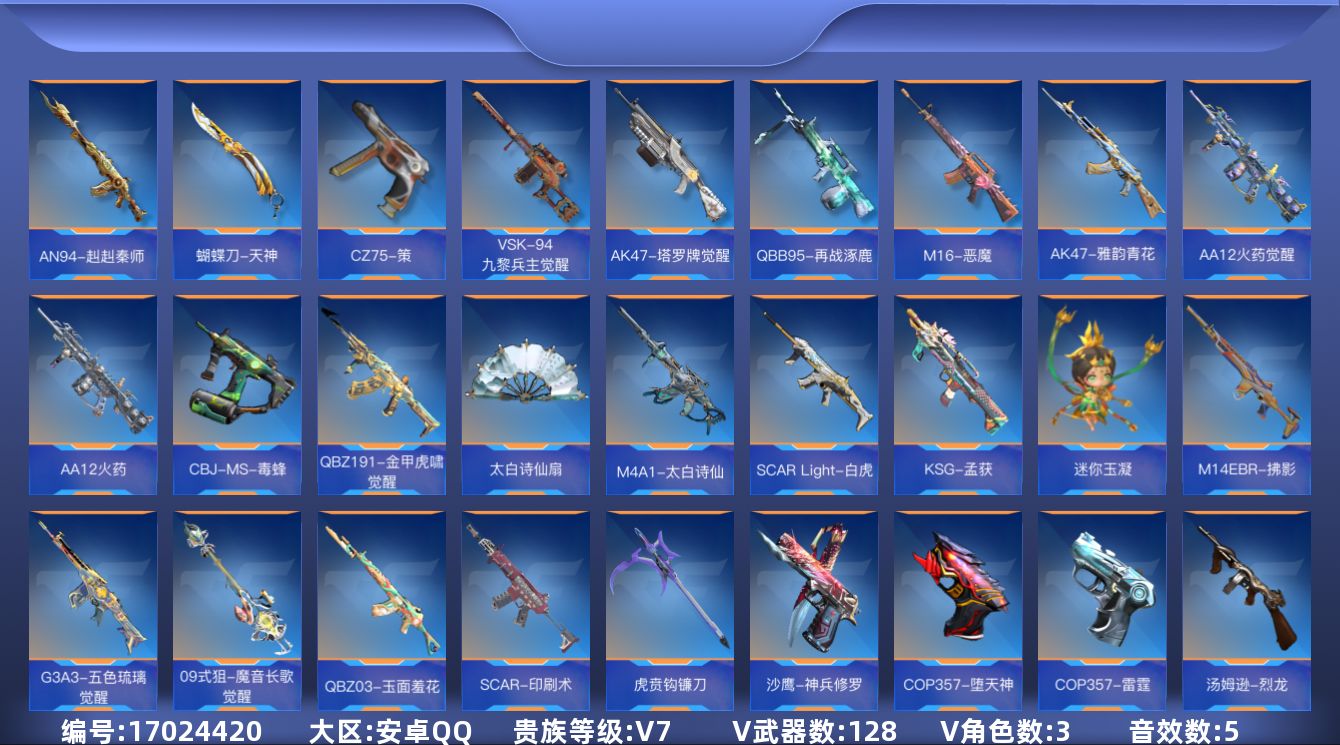Select the COP357-雷霆 pistol thumbnail
The width and height of the screenshot is (1340, 745).
point(1102,600)
